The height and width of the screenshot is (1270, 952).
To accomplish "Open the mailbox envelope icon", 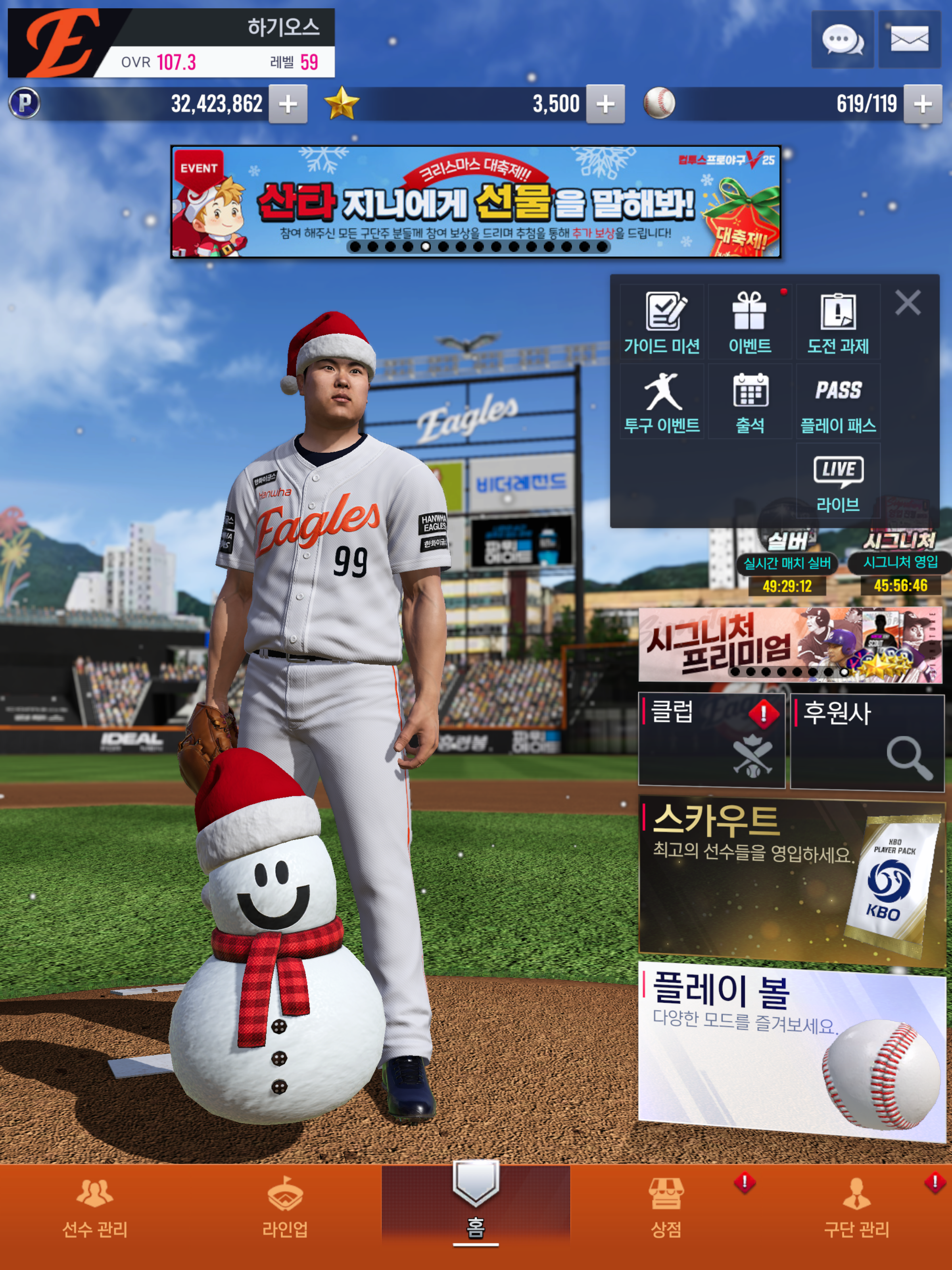I will [909, 40].
